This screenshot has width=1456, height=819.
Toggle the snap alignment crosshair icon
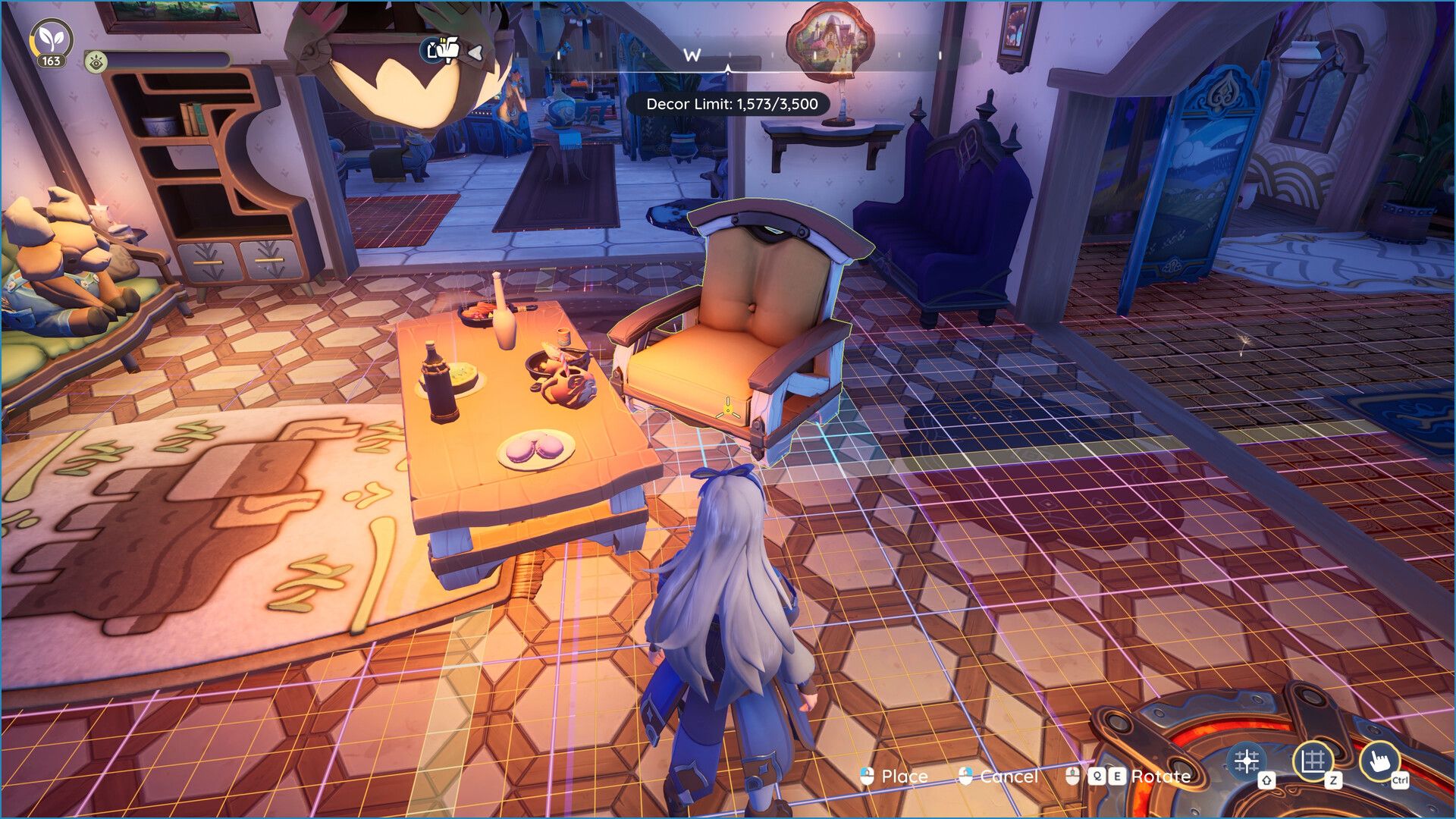pyautogui.click(x=1247, y=761)
